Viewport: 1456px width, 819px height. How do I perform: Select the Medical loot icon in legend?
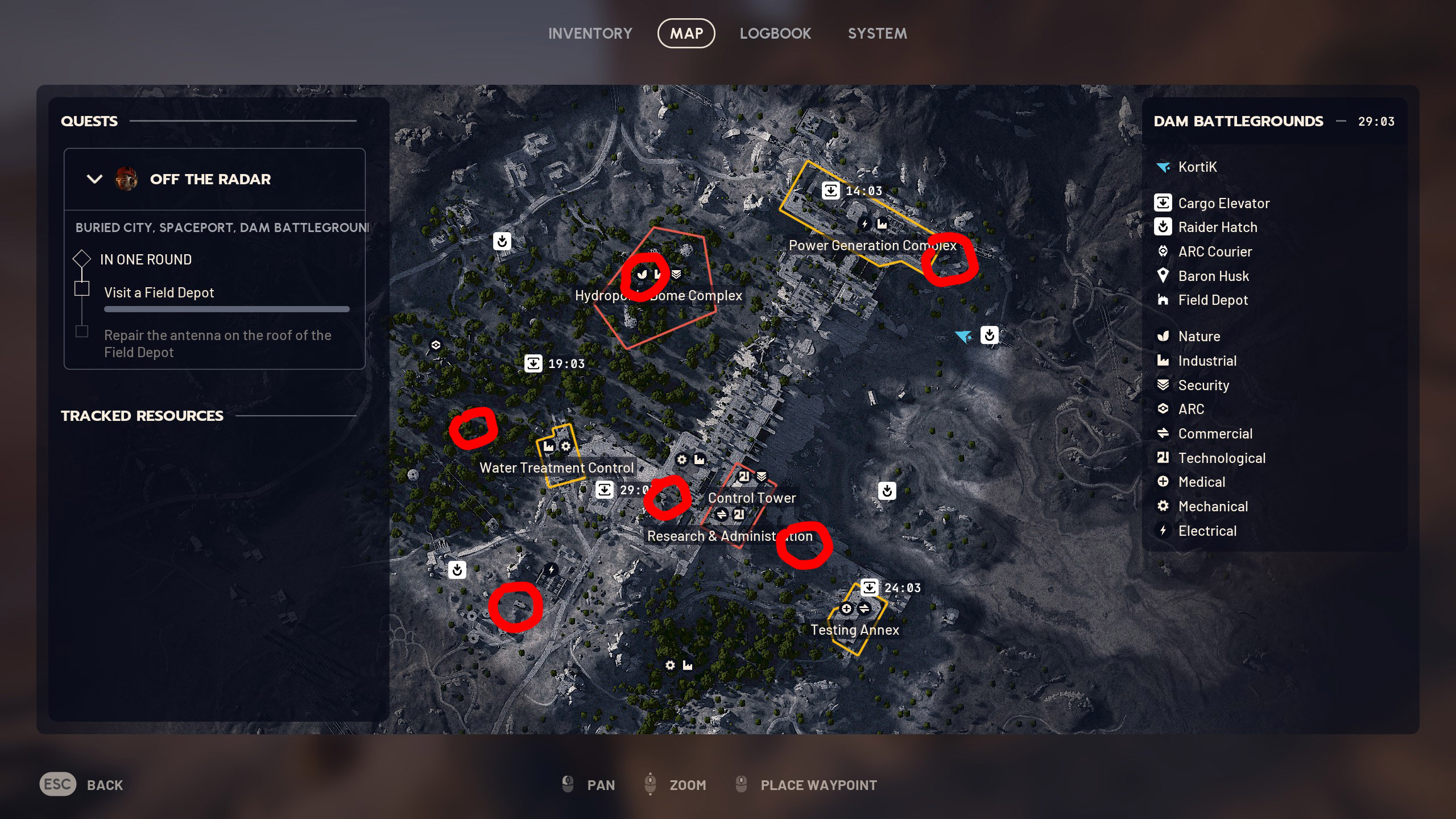pyautogui.click(x=1163, y=482)
